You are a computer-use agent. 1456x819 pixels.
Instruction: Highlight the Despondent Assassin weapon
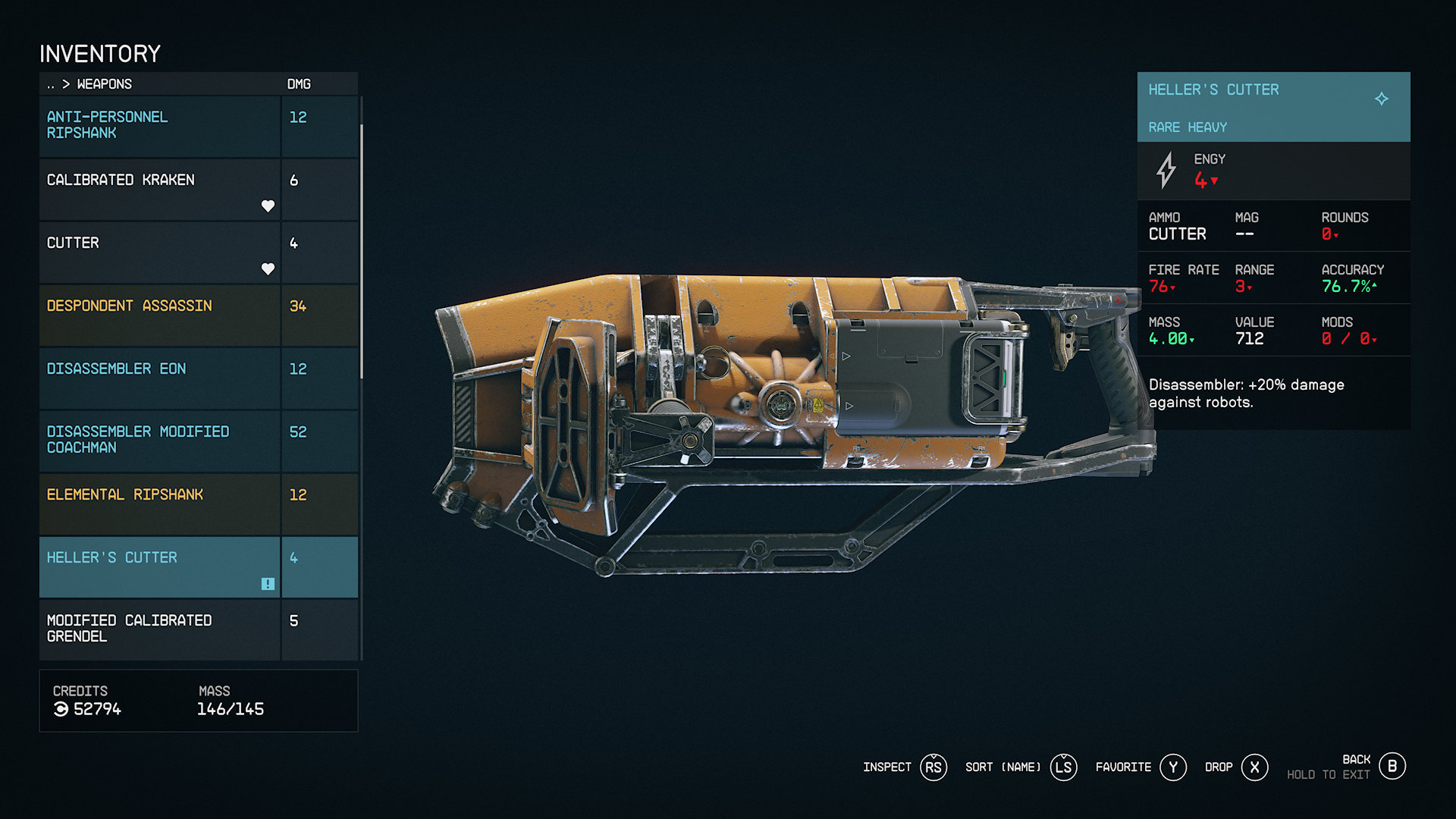159,315
